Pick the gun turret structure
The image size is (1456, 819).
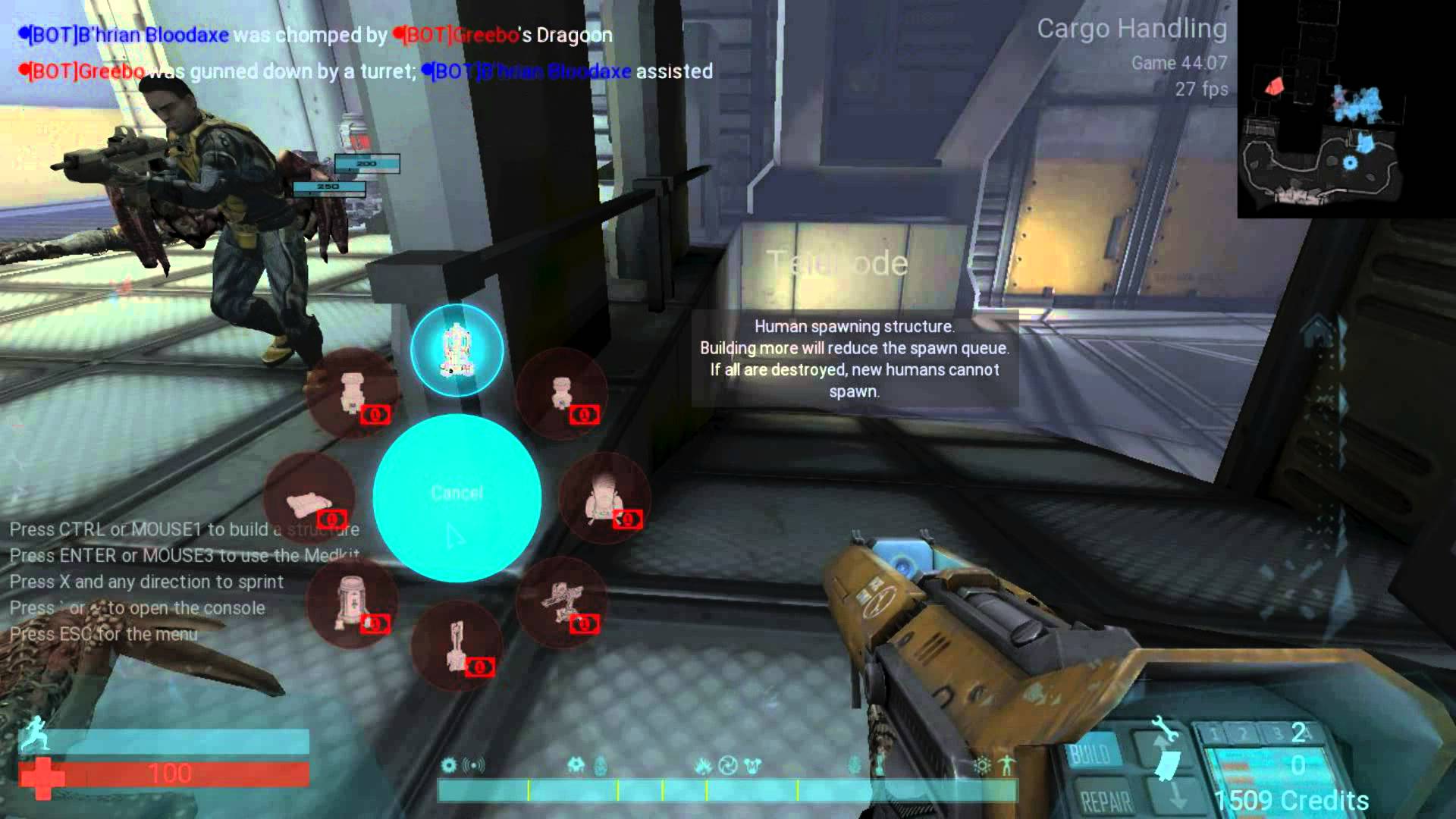(x=561, y=602)
